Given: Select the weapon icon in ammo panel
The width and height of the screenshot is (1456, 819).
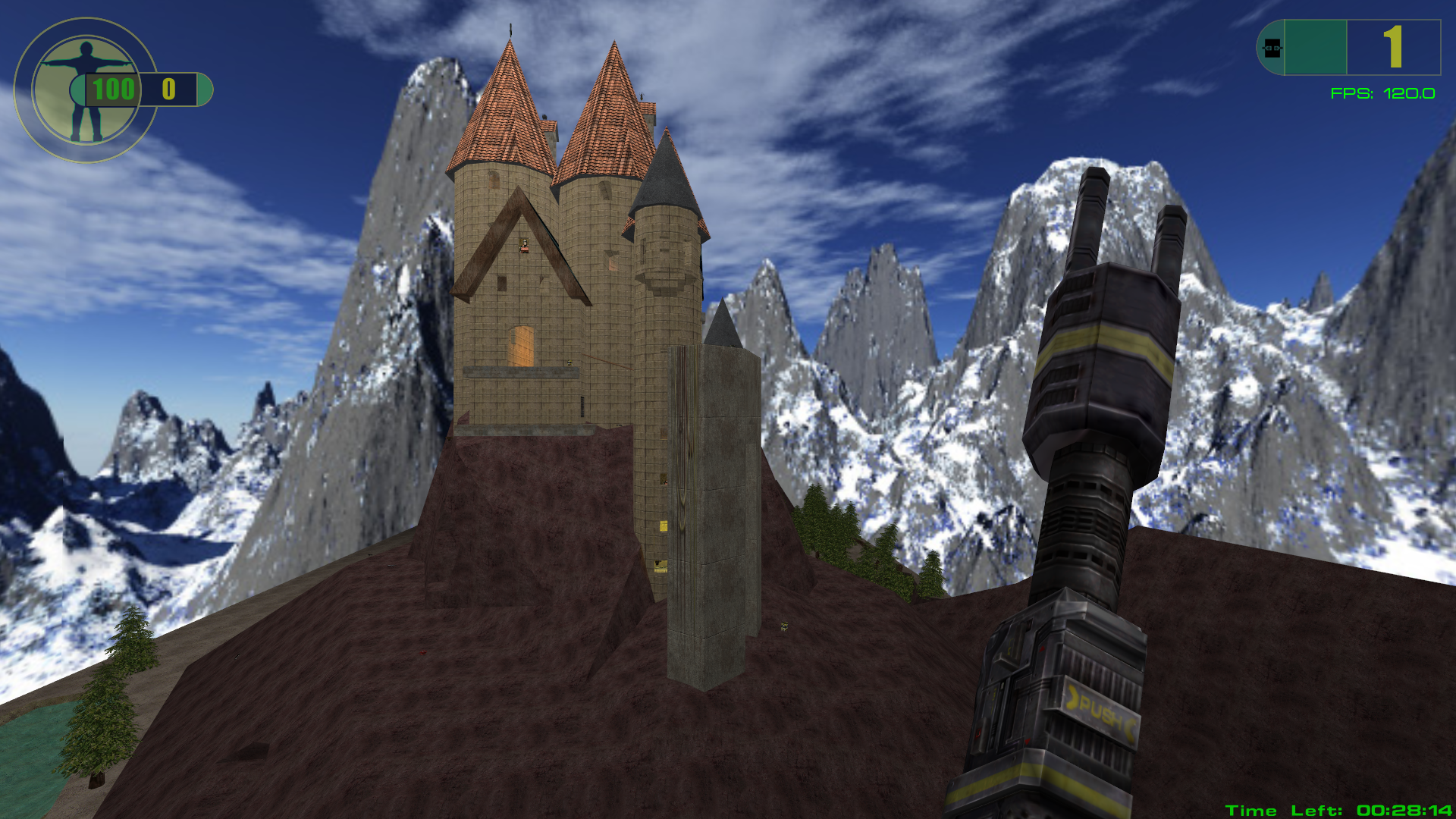Looking at the screenshot, I should click(x=1272, y=48).
